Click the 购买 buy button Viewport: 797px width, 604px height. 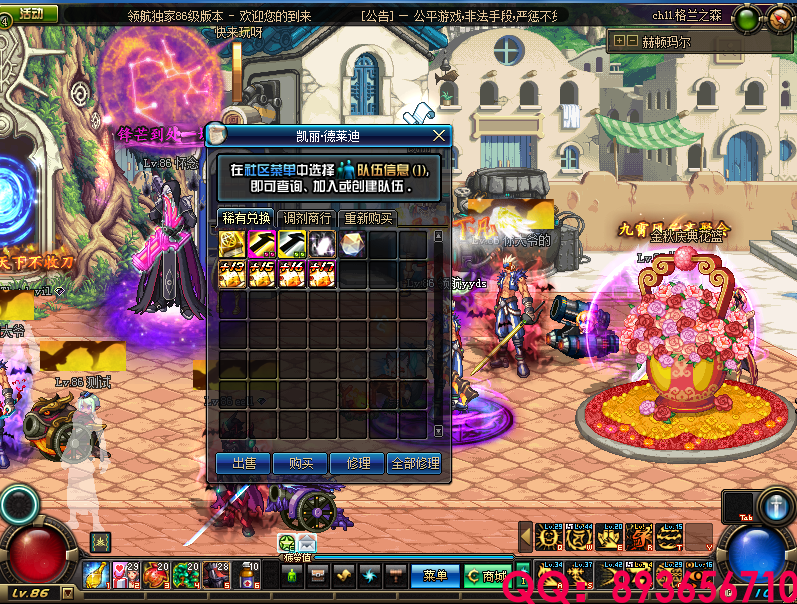point(301,463)
